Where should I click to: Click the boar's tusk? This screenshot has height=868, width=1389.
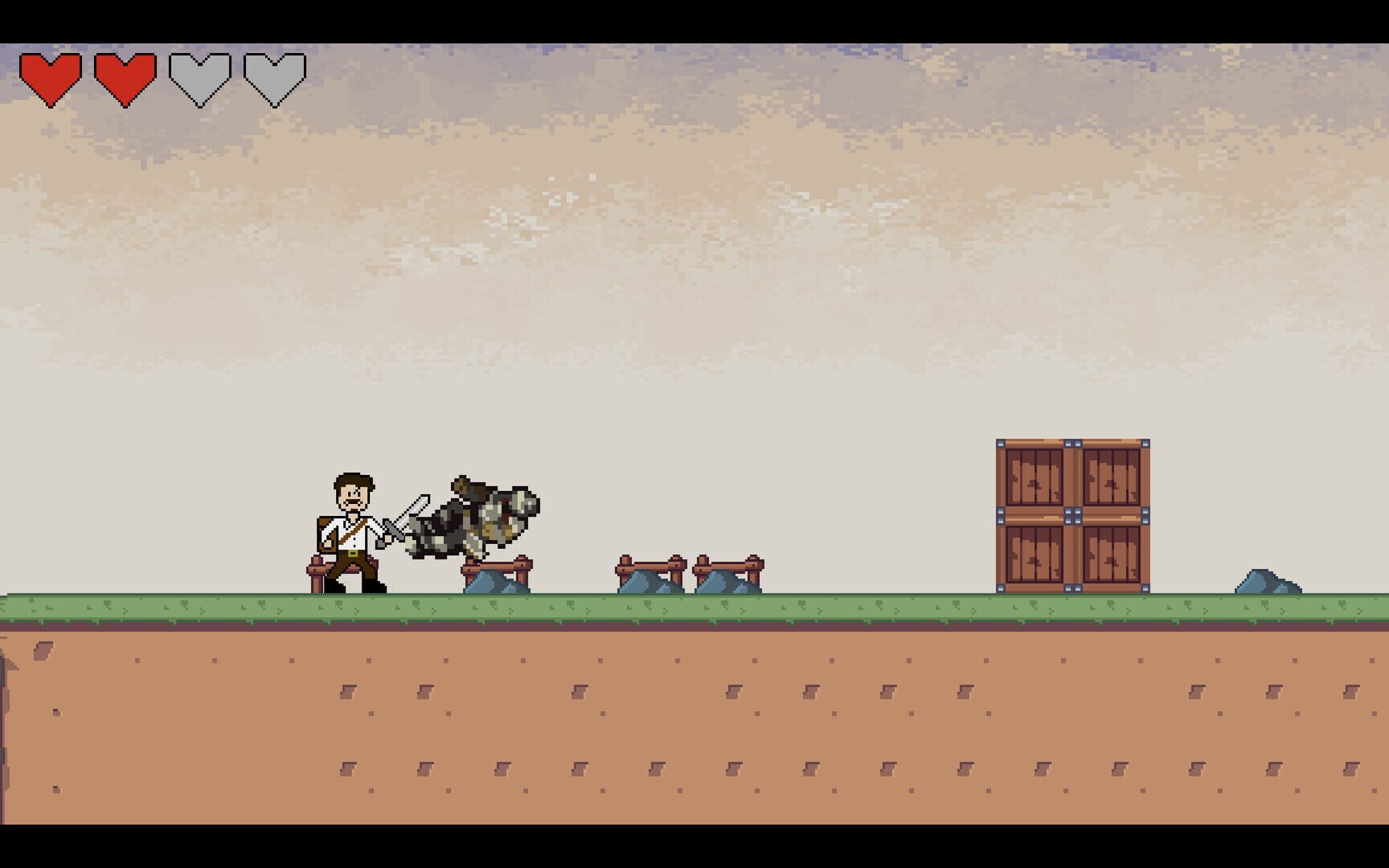coord(412,542)
